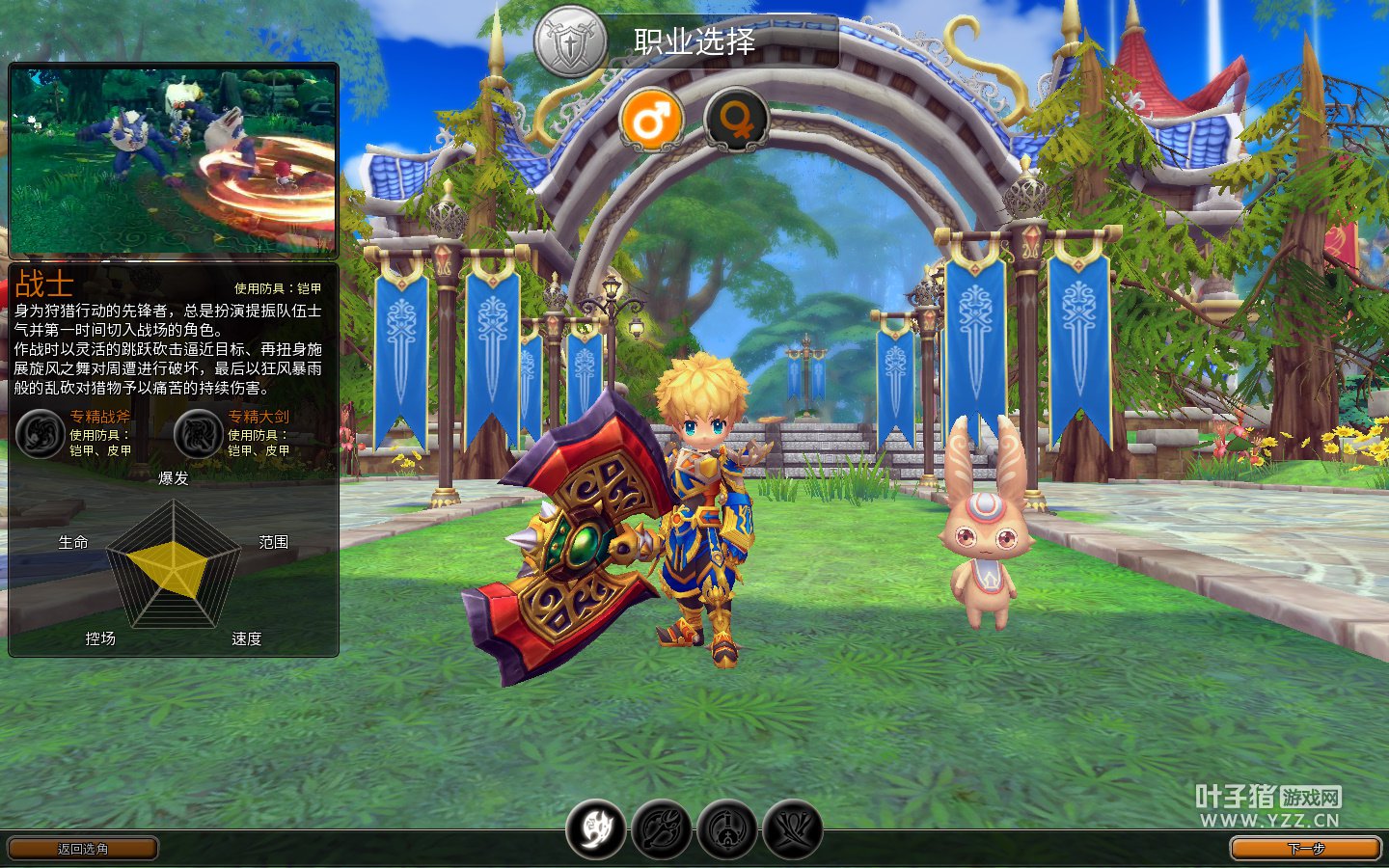View the 专精战斧 axe specialization icon
This screenshot has width=1389, height=868.
(41, 434)
